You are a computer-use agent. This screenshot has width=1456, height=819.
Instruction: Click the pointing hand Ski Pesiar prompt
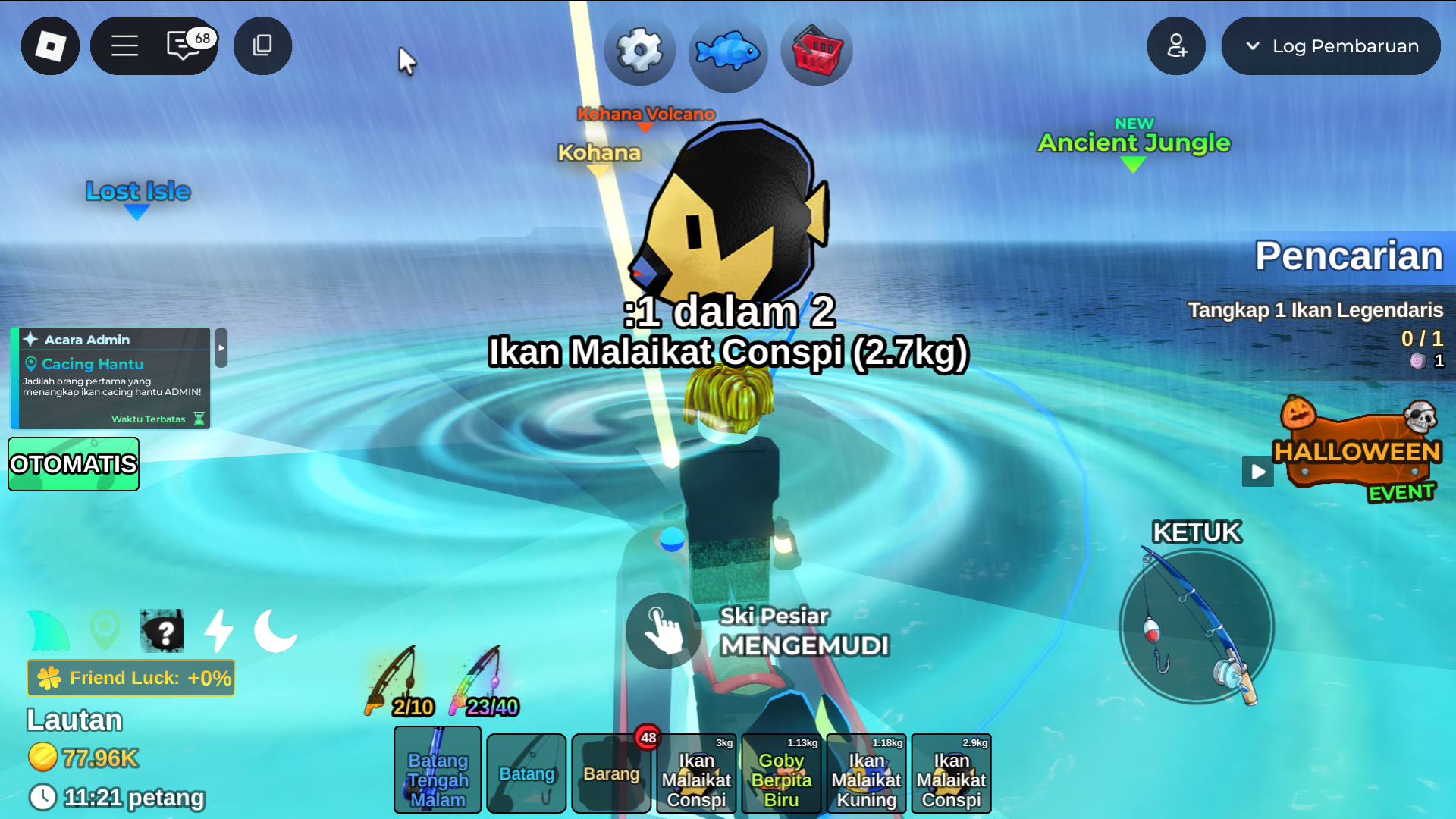[664, 631]
